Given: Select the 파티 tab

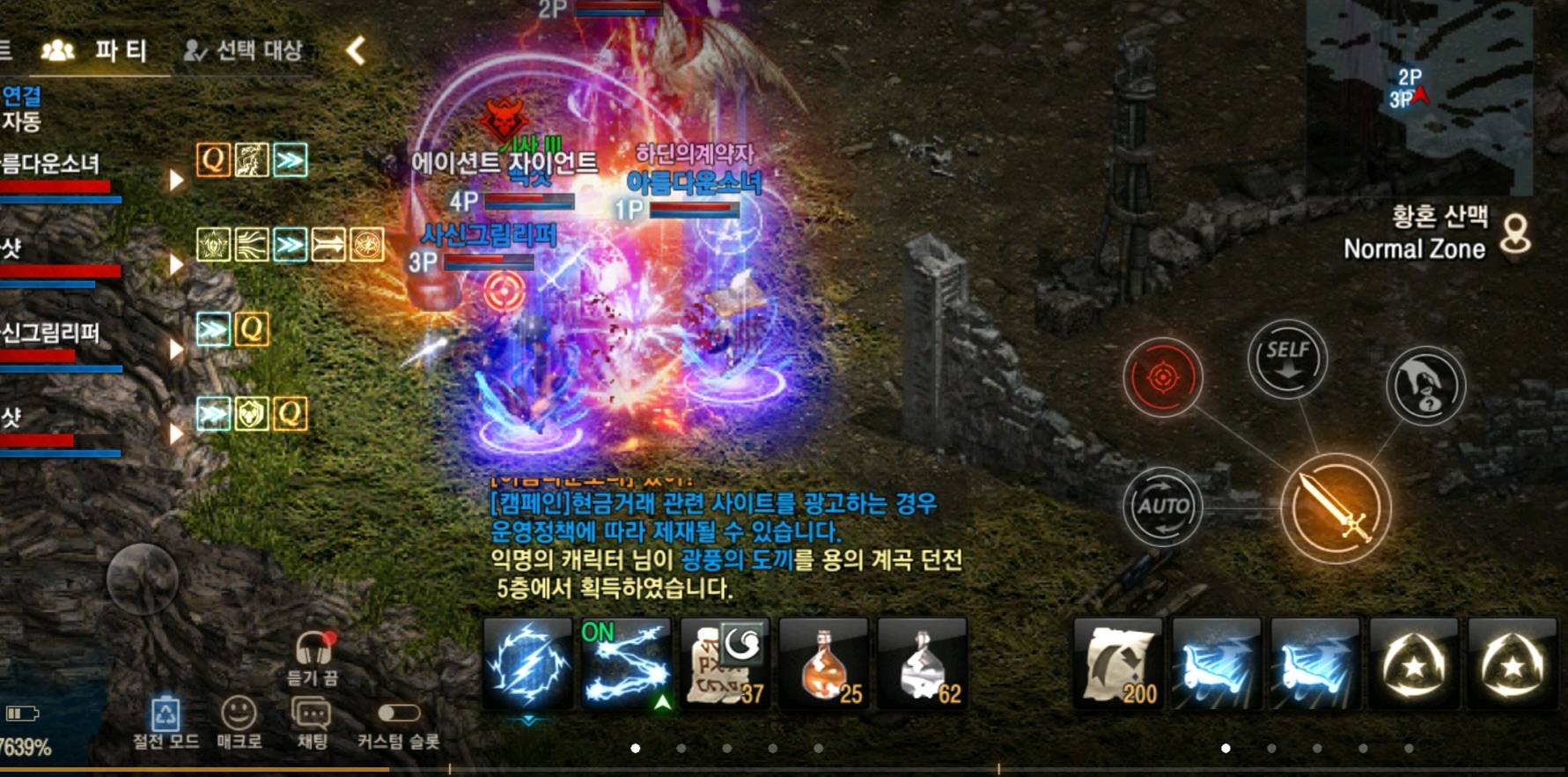Looking at the screenshot, I should [x=121, y=51].
